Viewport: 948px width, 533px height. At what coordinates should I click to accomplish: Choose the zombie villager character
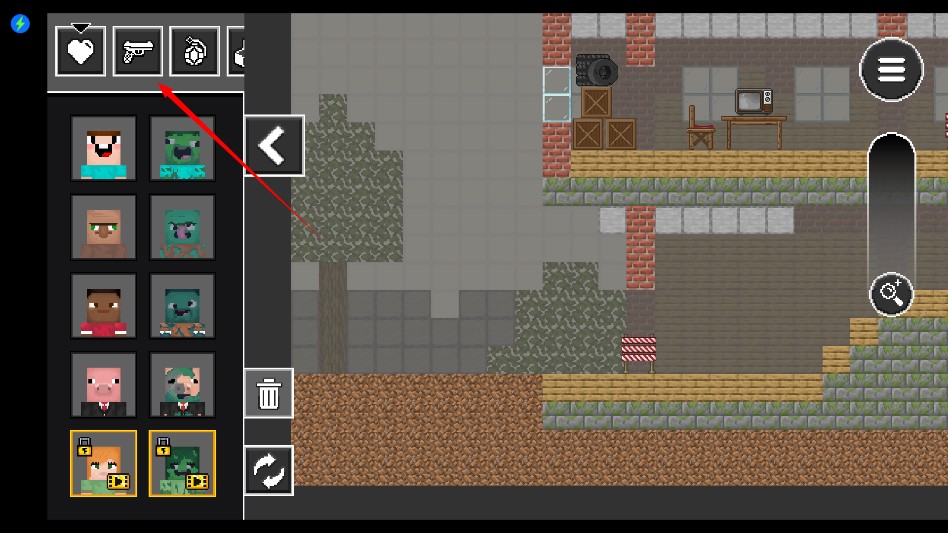182,227
